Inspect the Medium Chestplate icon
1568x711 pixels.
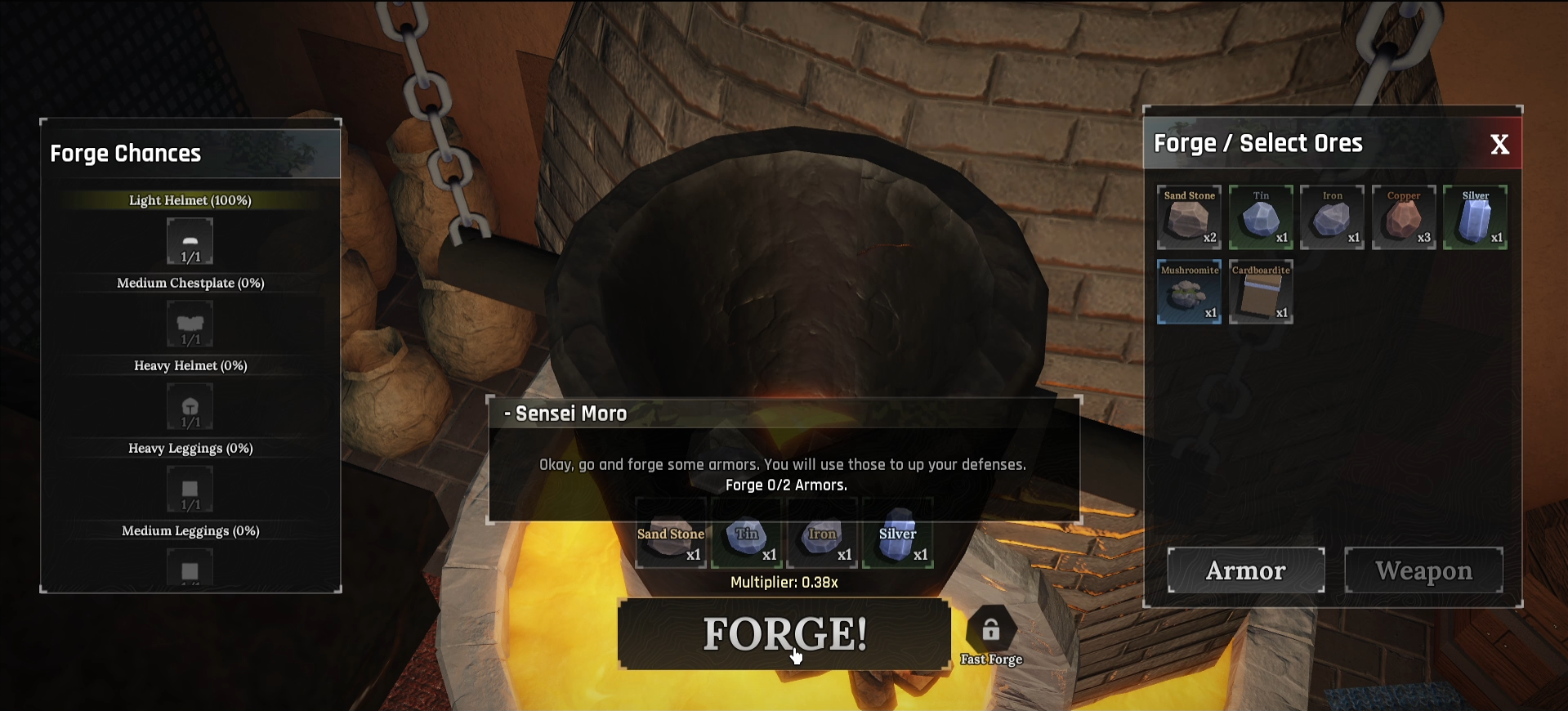click(x=190, y=323)
